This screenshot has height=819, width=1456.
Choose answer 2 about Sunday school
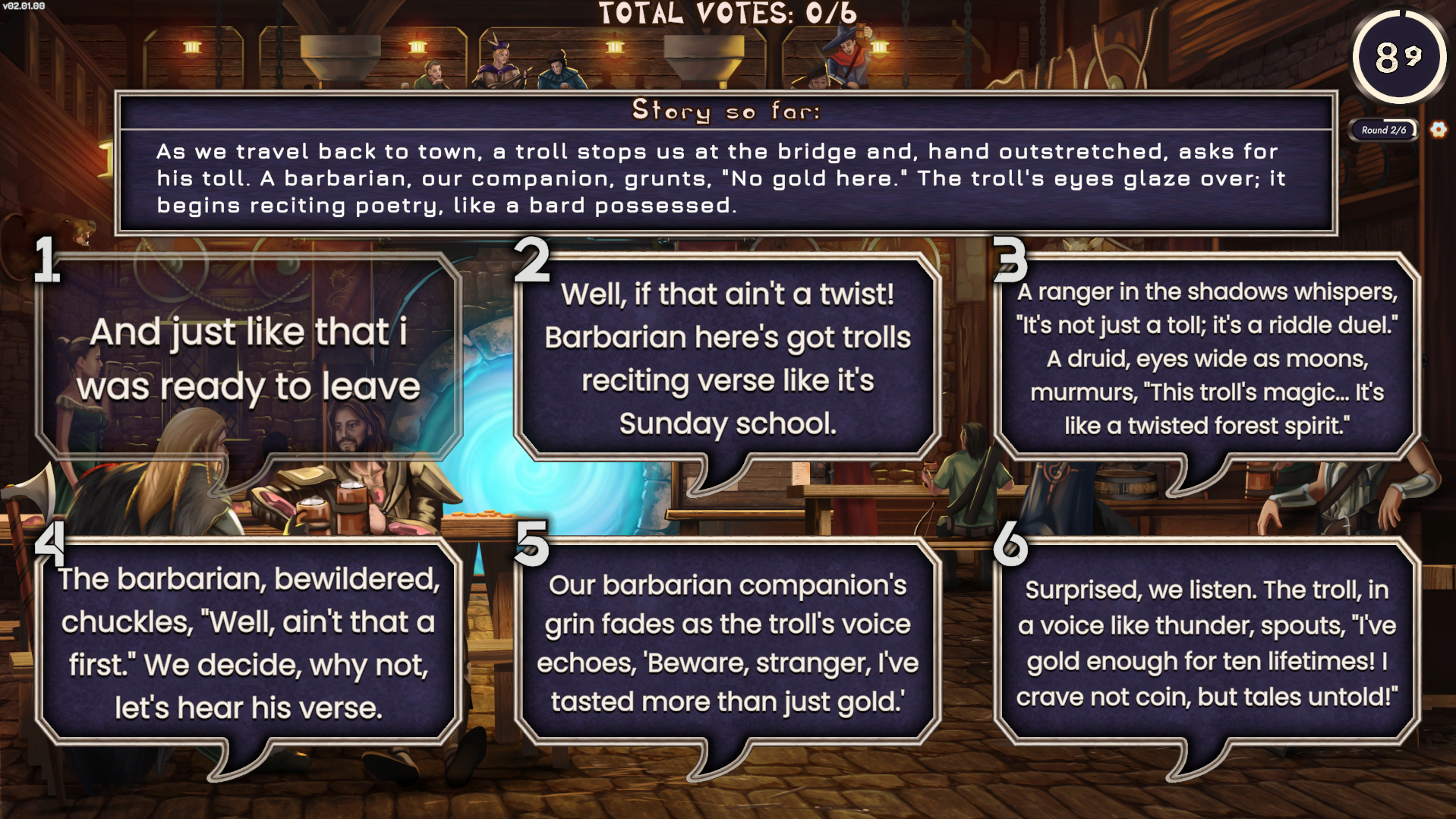pos(727,358)
